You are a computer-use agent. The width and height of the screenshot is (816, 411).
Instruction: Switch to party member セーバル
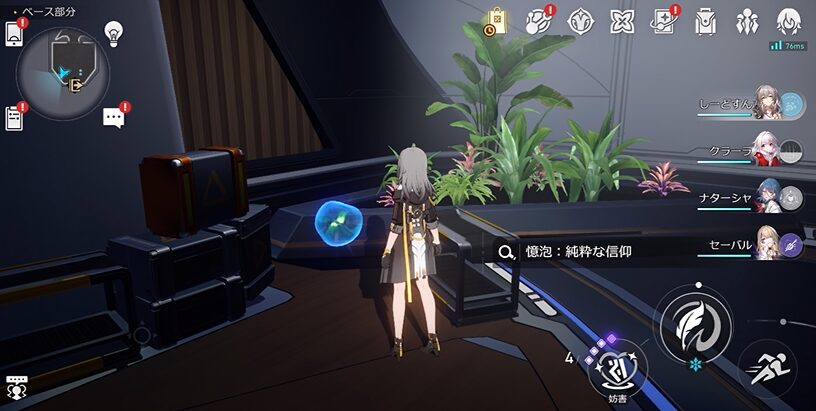tap(767, 243)
